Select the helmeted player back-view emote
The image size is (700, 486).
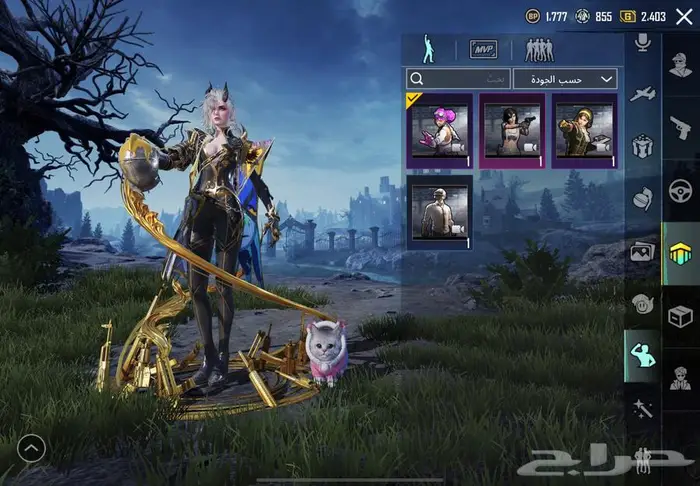[x=440, y=212]
